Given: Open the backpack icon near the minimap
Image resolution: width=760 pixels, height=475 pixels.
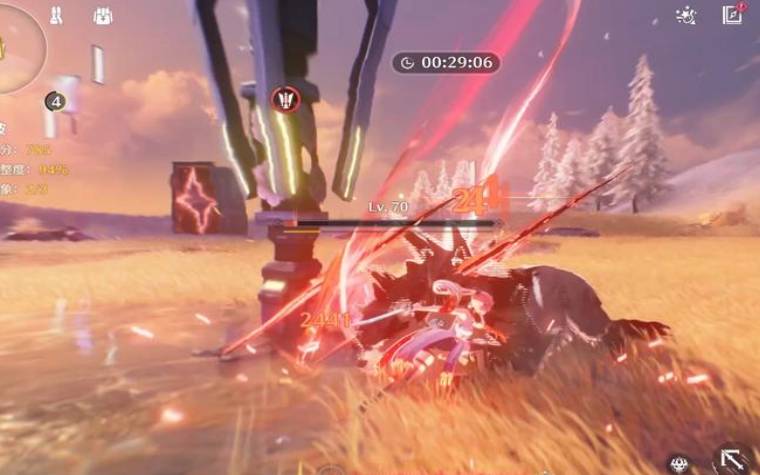Looking at the screenshot, I should (x=102, y=16).
